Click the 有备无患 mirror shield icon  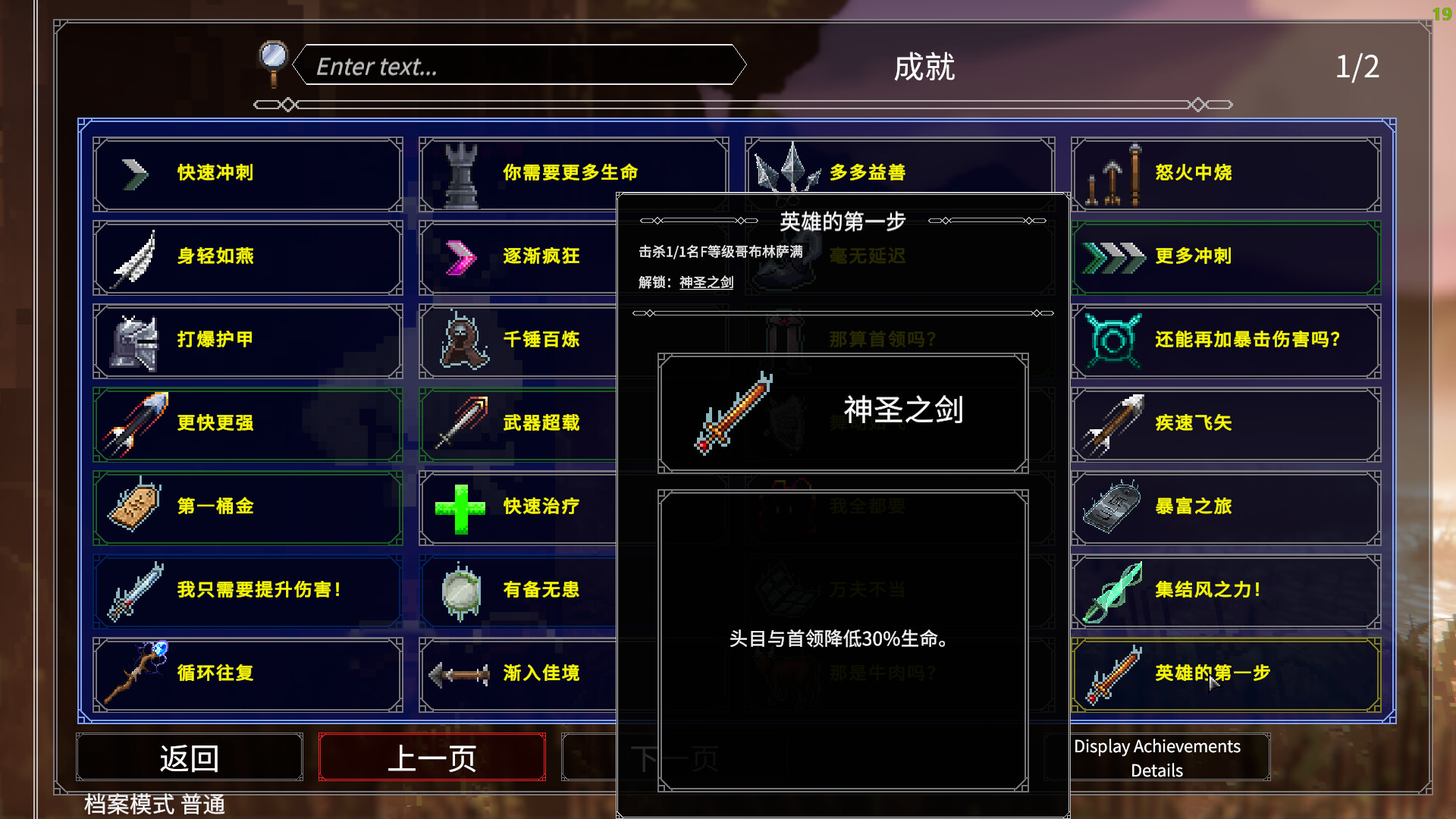460,590
